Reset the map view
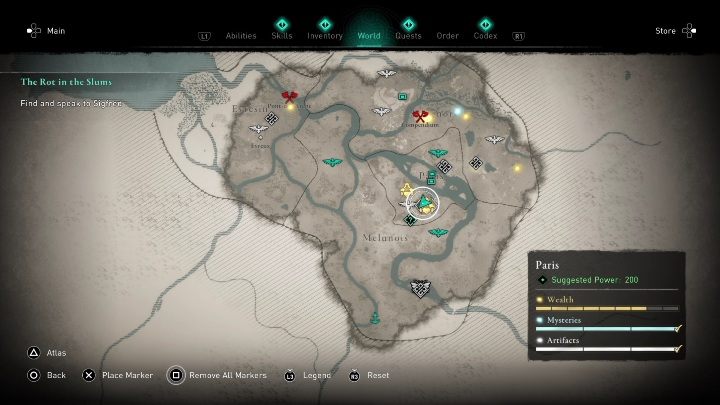The image size is (720, 405). tap(370, 375)
